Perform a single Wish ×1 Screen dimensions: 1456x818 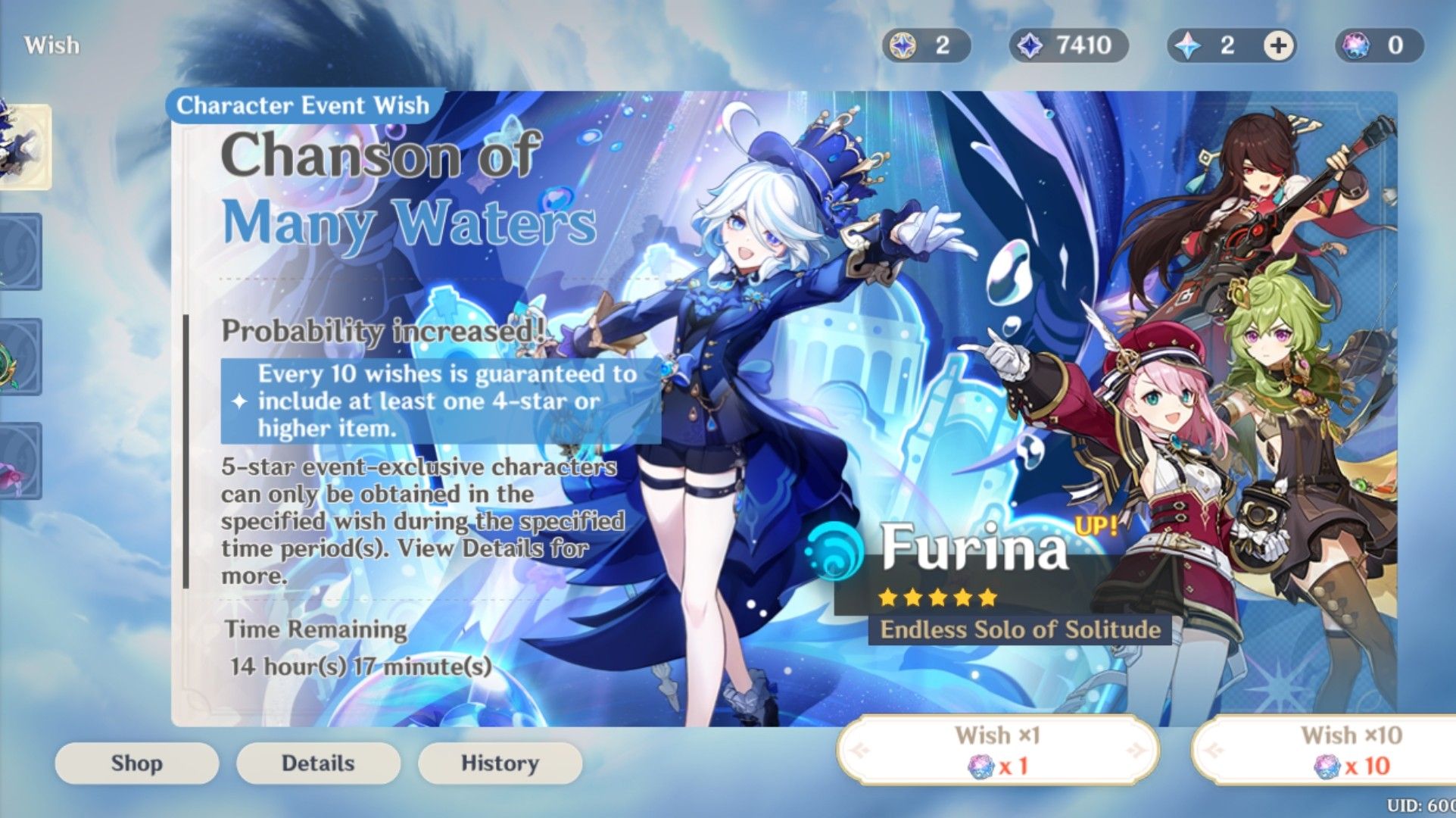(x=999, y=750)
